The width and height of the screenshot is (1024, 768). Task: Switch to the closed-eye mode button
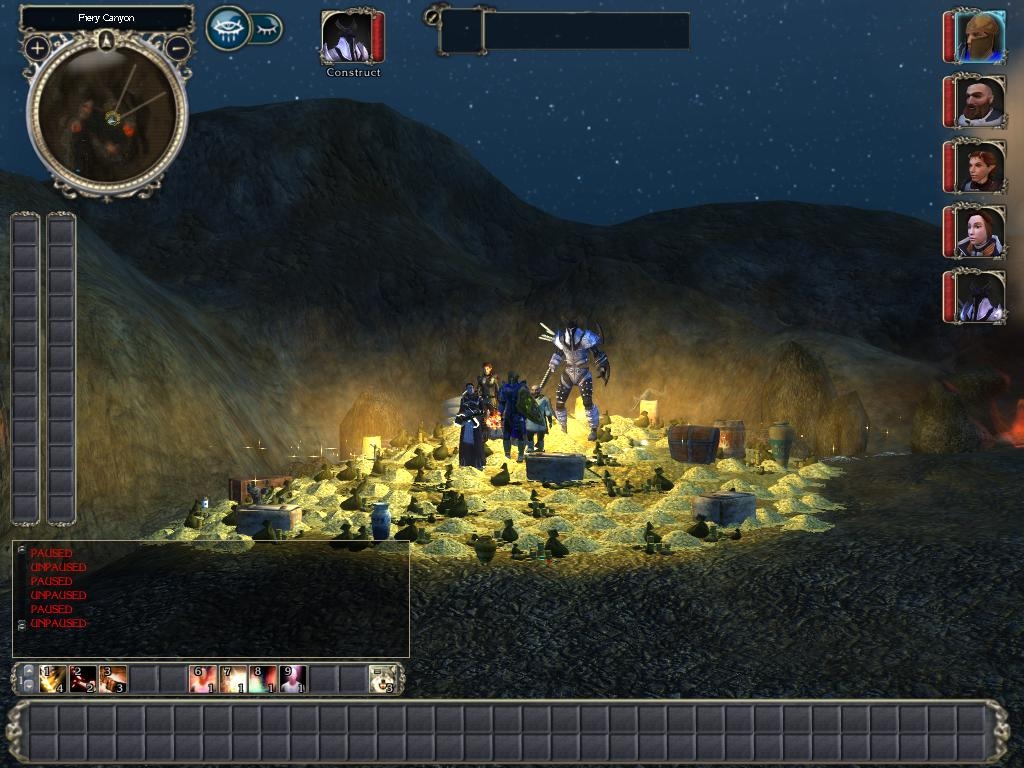[266, 29]
